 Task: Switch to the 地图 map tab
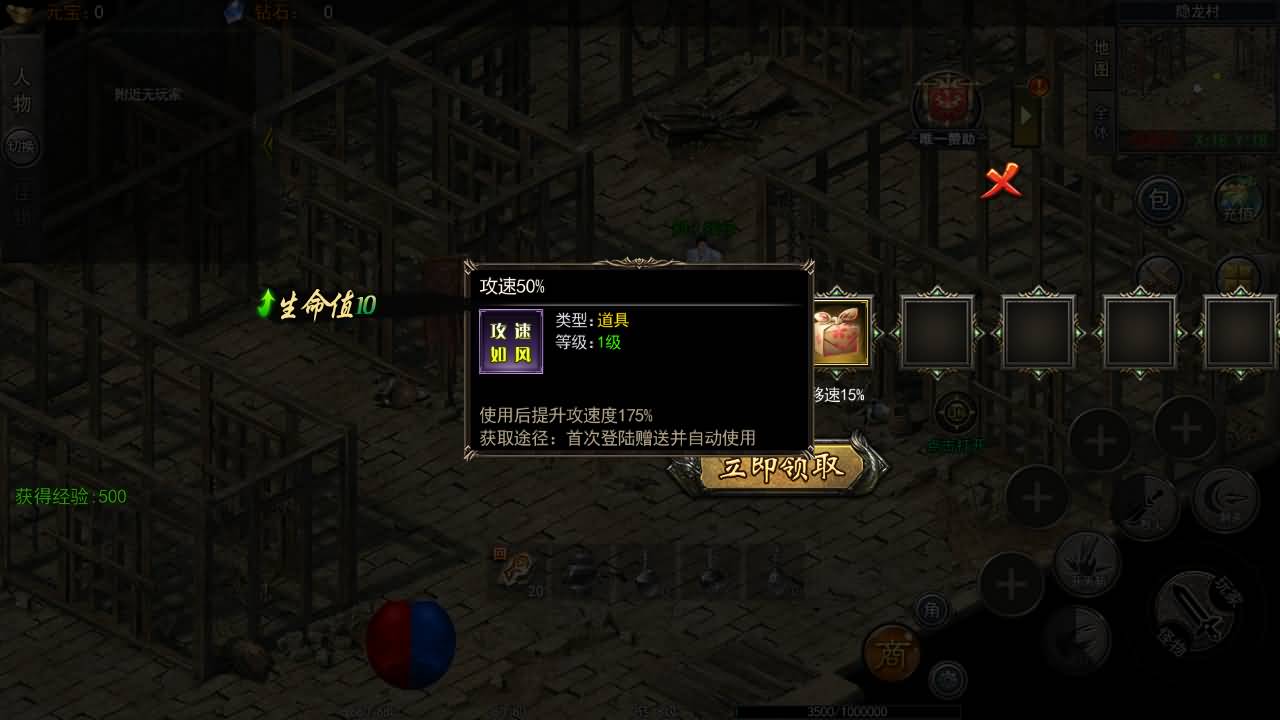click(x=1101, y=58)
